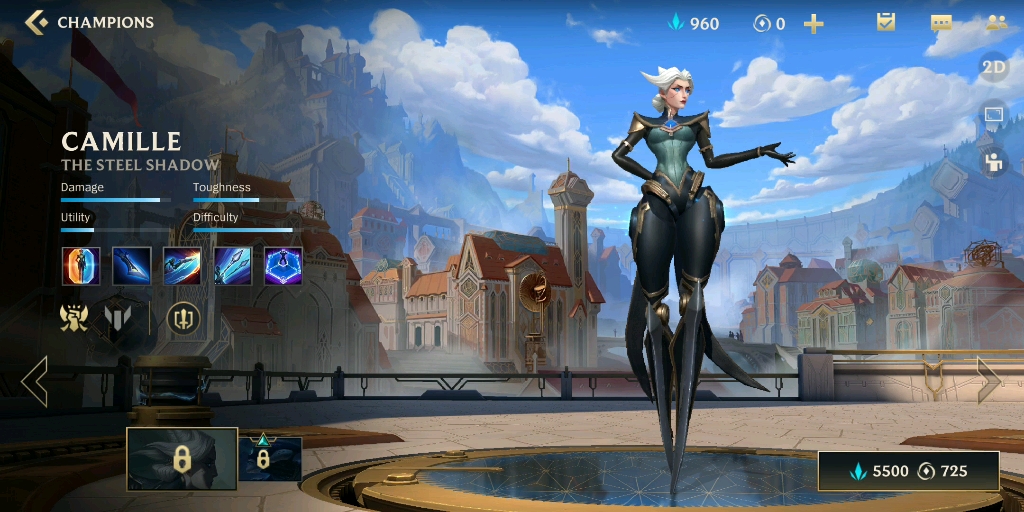Image resolution: width=1024 pixels, height=512 pixels.
Task: View Camille's orange-blue passive ability icon
Action: (x=81, y=266)
